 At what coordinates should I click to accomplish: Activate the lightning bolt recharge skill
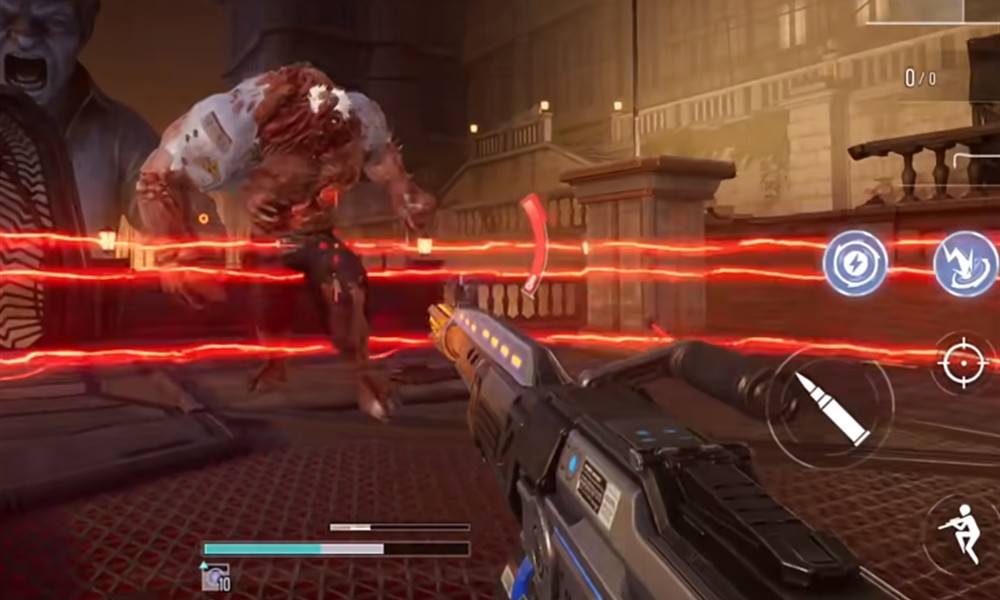[x=855, y=263]
